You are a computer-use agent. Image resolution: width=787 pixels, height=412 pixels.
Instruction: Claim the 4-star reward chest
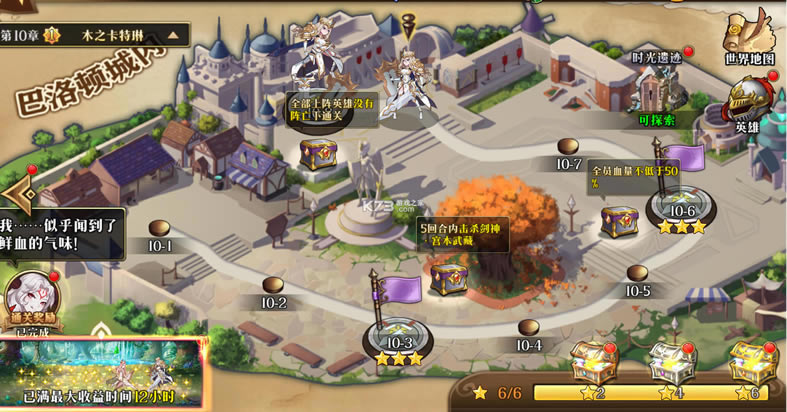pyautogui.click(x=672, y=362)
